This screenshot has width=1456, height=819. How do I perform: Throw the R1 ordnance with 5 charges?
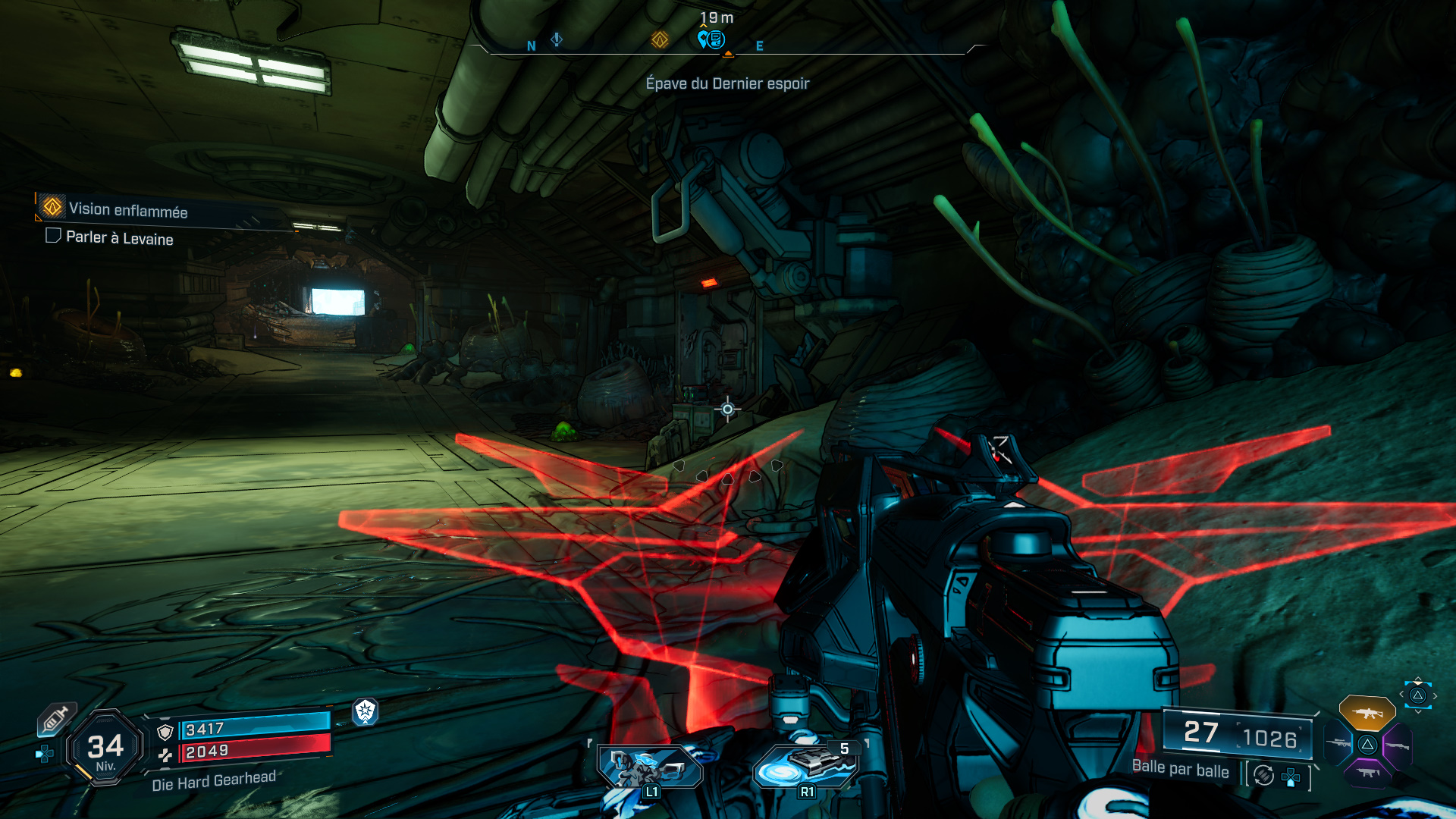[x=807, y=766]
